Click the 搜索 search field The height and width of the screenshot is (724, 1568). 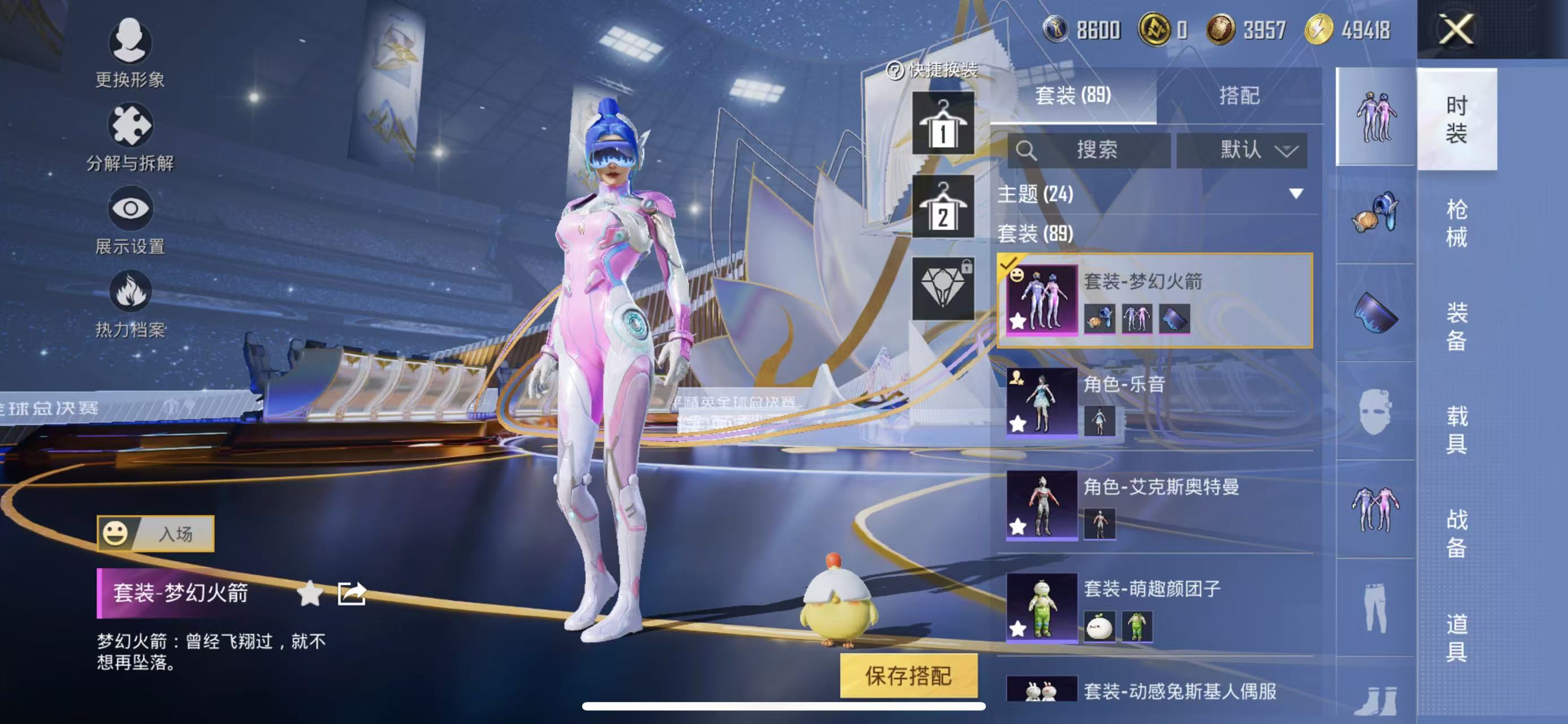[1089, 150]
